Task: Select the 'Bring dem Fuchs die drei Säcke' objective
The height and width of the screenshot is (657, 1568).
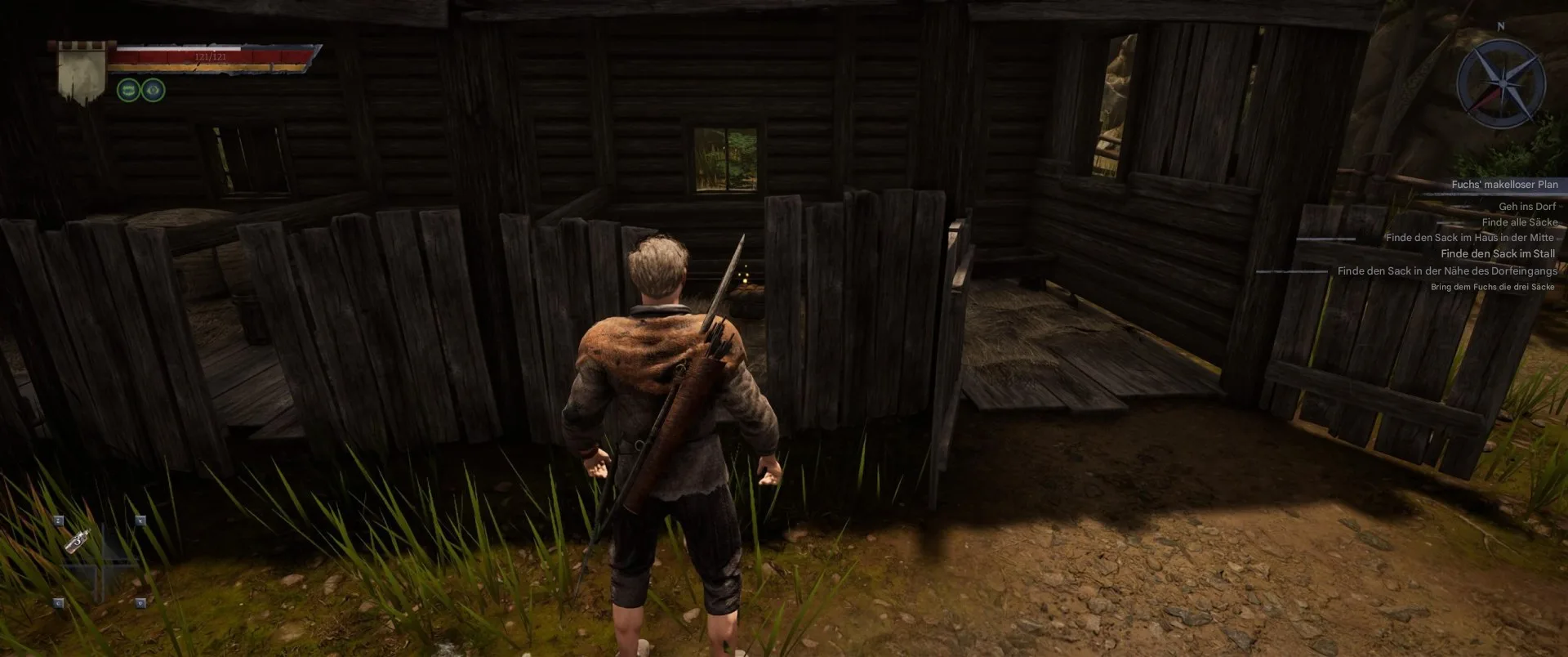Action: pos(1492,287)
